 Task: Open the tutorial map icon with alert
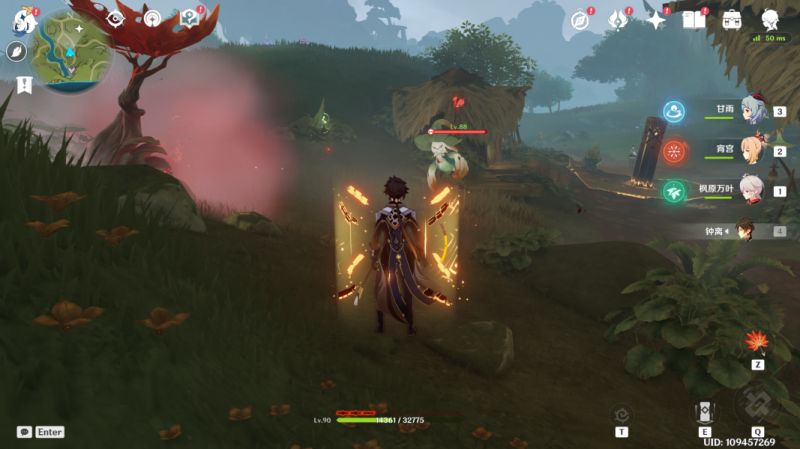[189, 18]
